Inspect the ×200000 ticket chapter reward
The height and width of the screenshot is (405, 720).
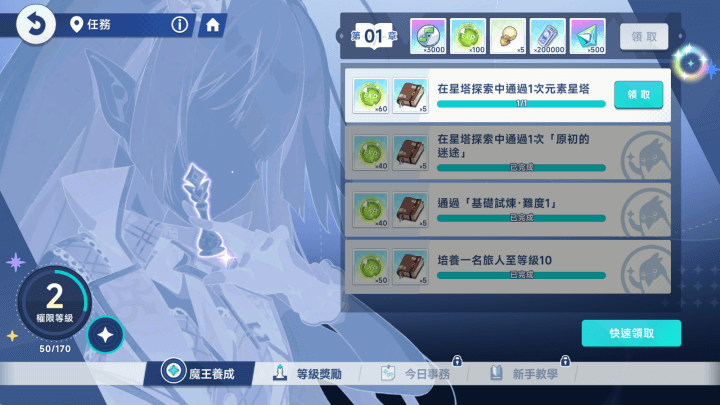coord(547,36)
